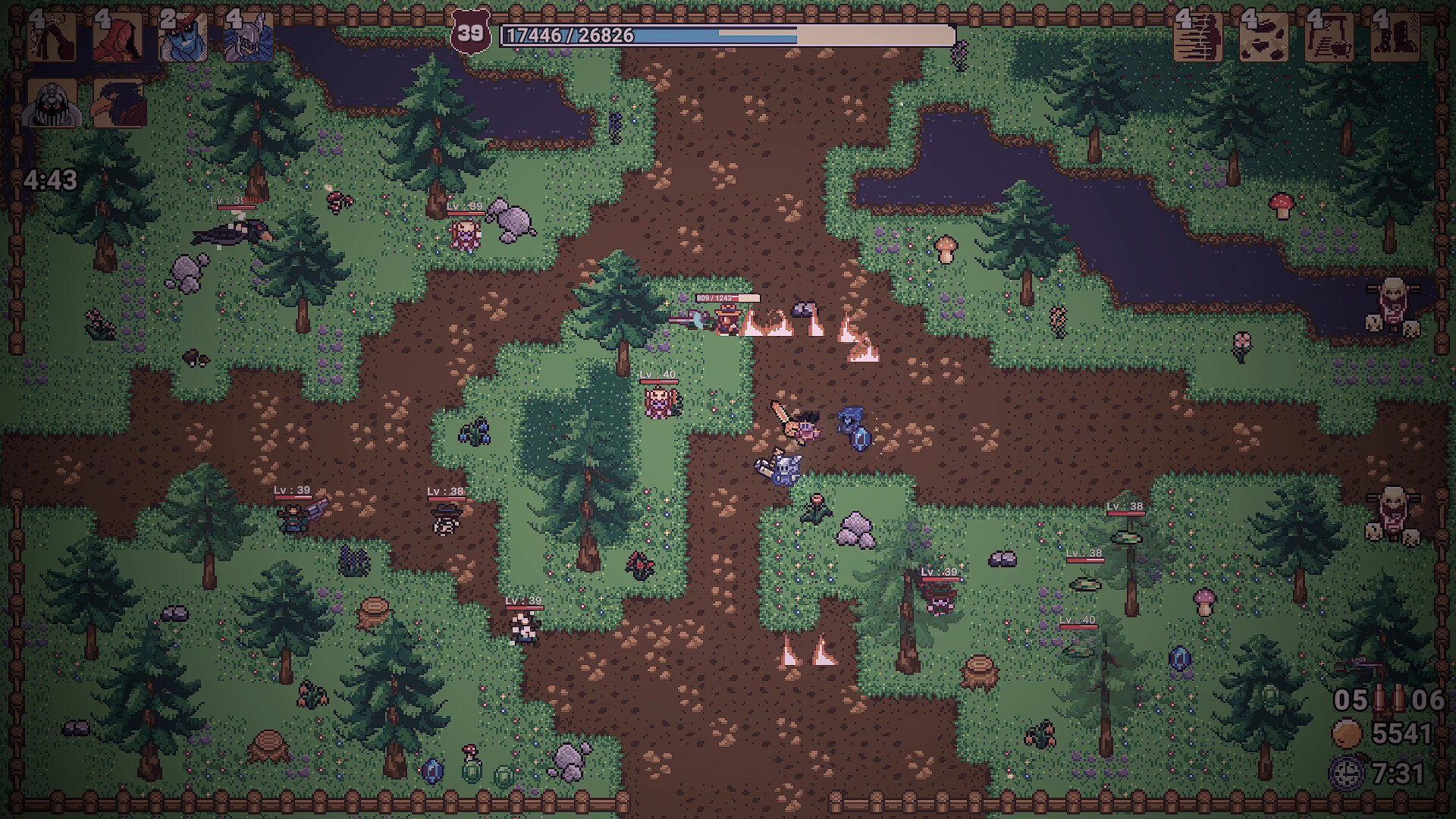Select the scattered rocks upgrade icon
Image resolution: width=1456 pixels, height=819 pixels.
click(x=1263, y=36)
